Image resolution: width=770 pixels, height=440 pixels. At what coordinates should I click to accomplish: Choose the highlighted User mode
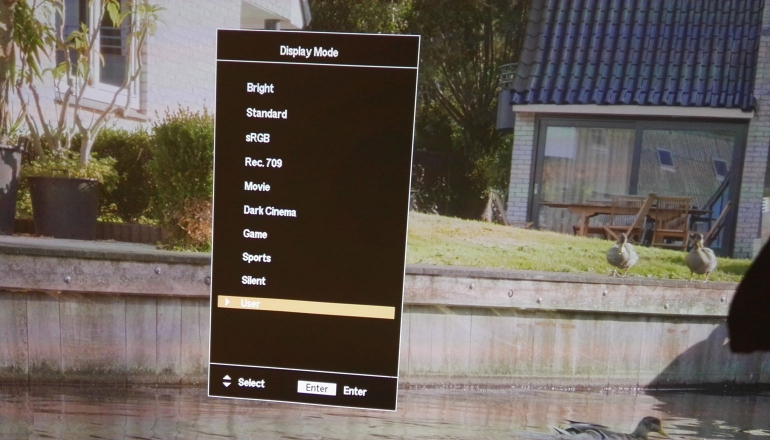(x=305, y=304)
